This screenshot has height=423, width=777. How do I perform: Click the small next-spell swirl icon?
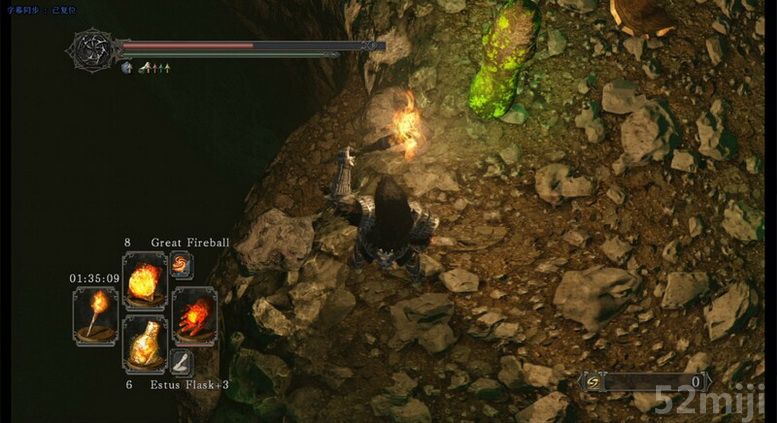pos(182,264)
